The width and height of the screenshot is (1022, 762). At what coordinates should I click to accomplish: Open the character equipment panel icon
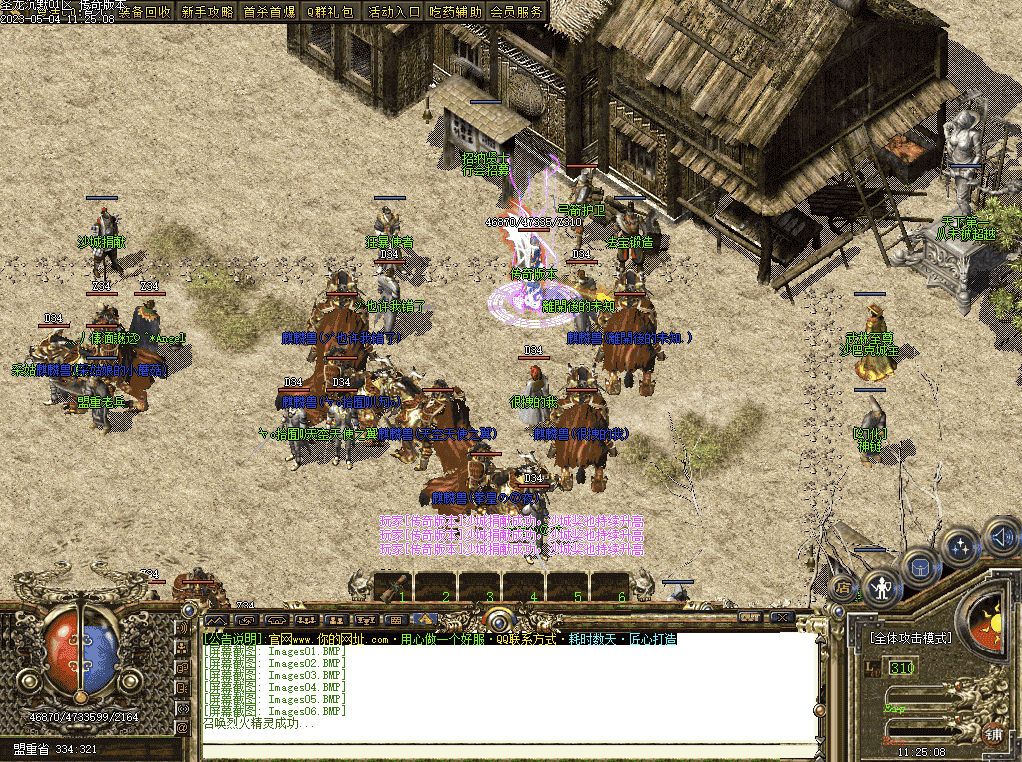[x=881, y=587]
